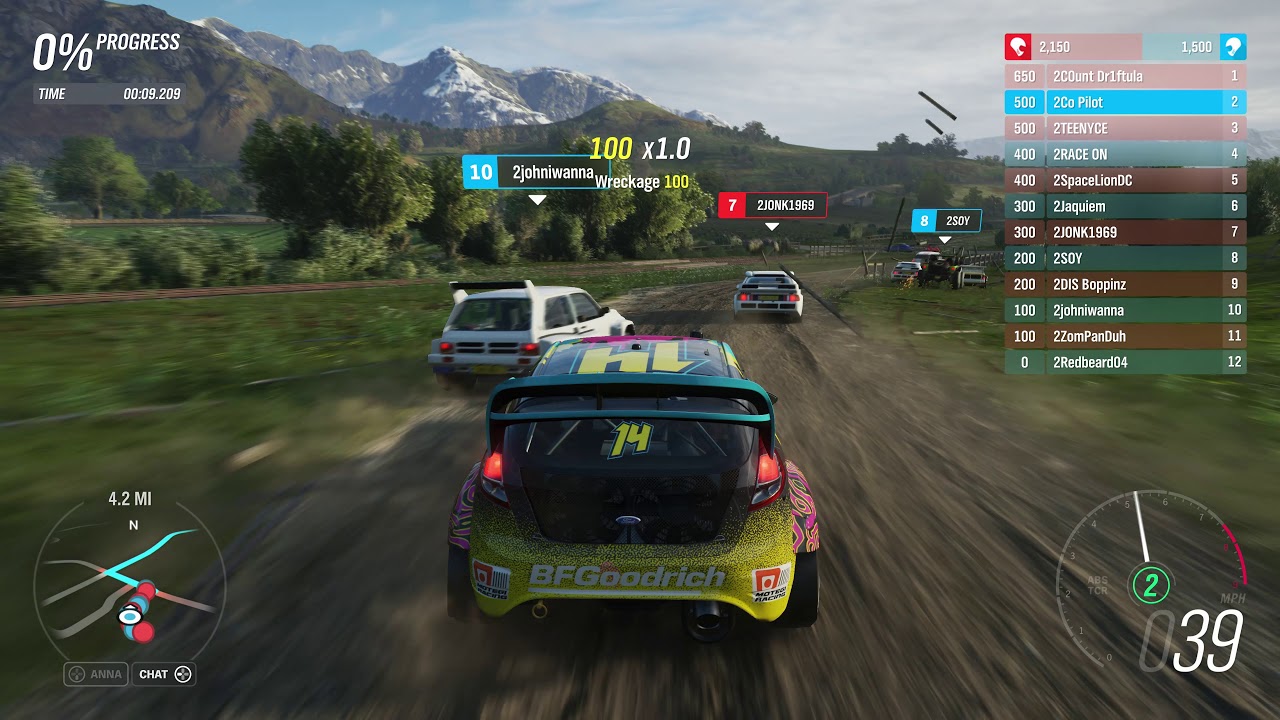Image resolution: width=1280 pixels, height=720 pixels.
Task: Click the red team icon above the scoreboard
Action: tap(1018, 46)
